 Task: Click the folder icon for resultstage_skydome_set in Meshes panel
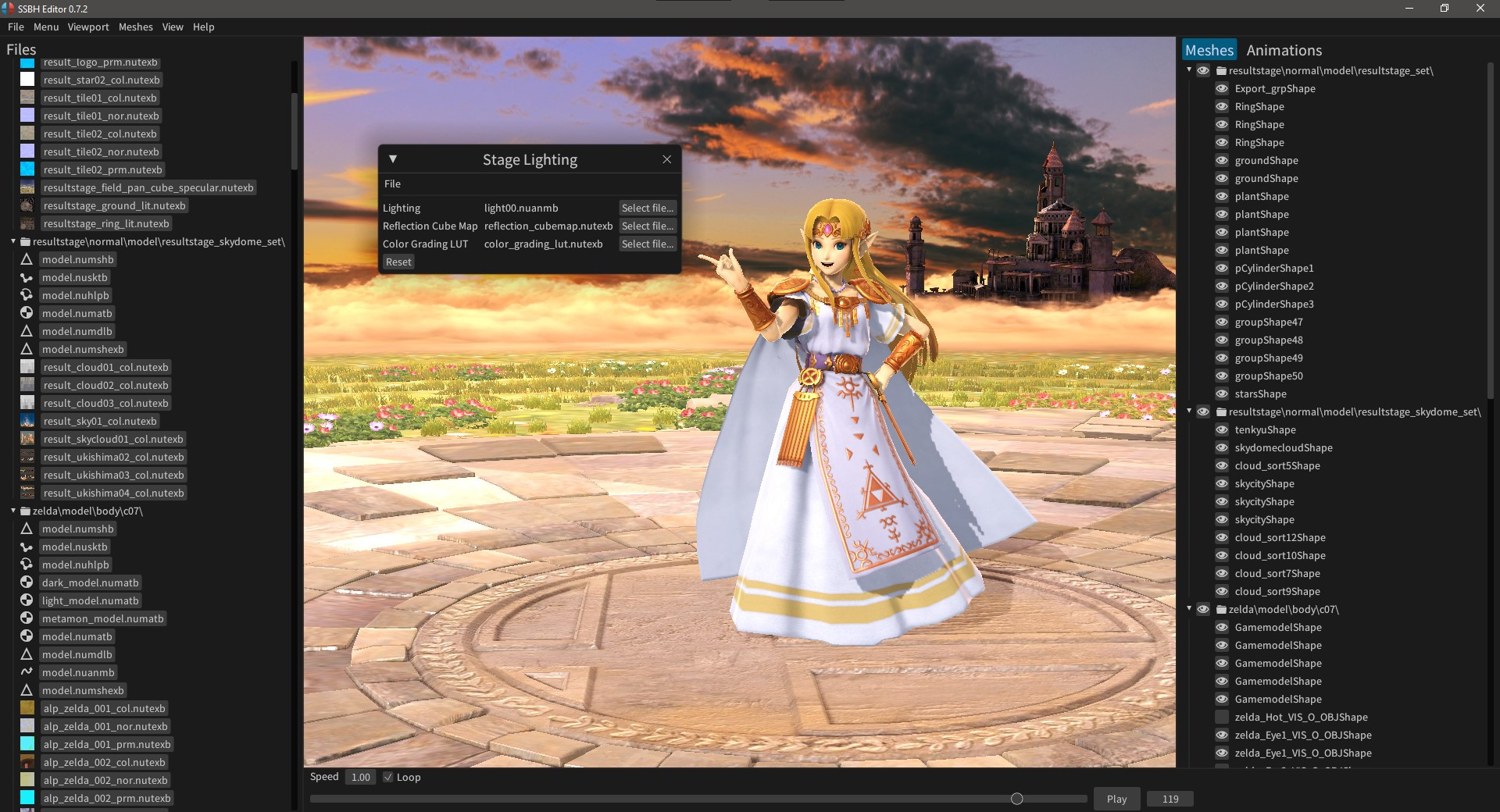coord(1220,411)
